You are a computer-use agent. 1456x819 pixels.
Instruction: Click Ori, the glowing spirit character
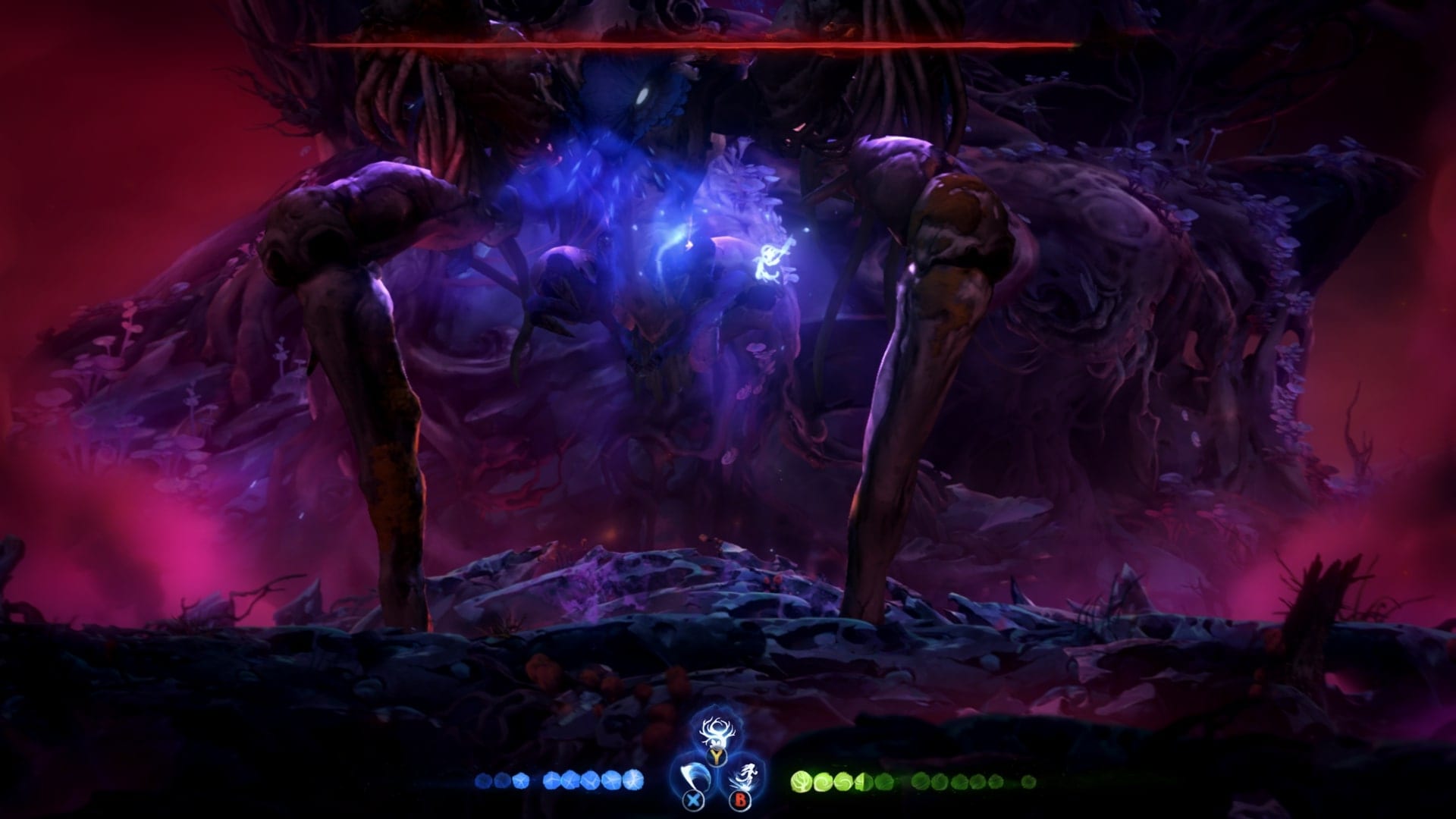[767, 262]
